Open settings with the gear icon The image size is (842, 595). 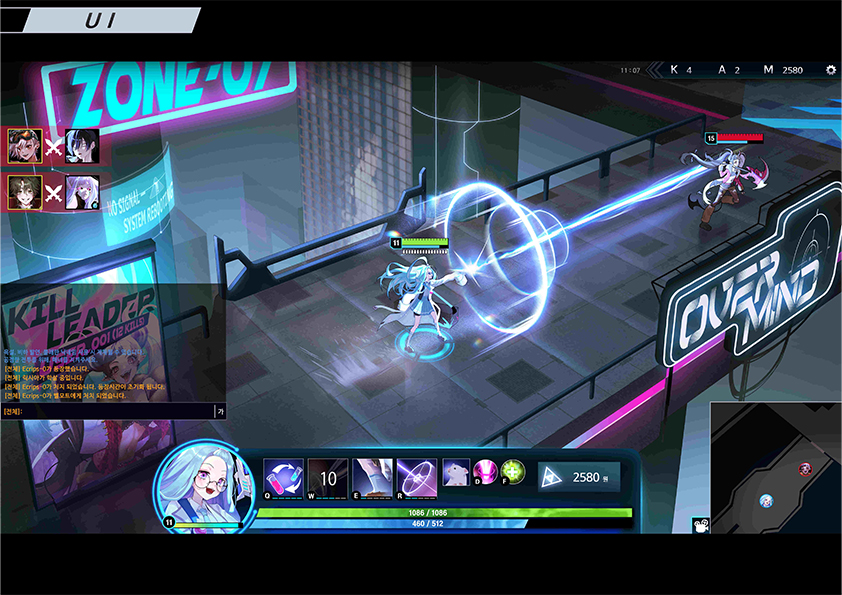830,70
